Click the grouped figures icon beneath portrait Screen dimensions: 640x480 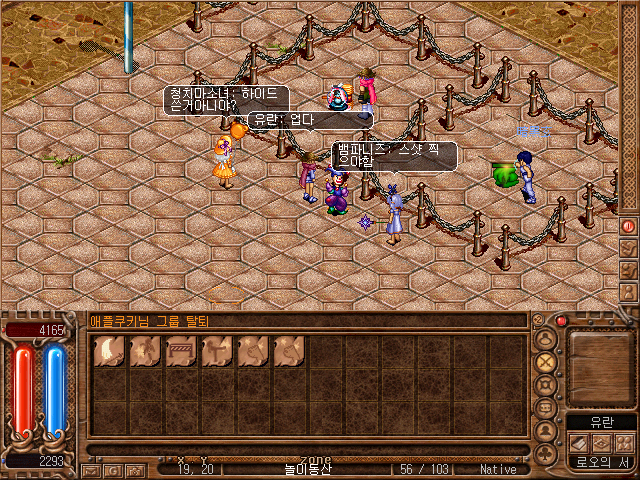625,442
